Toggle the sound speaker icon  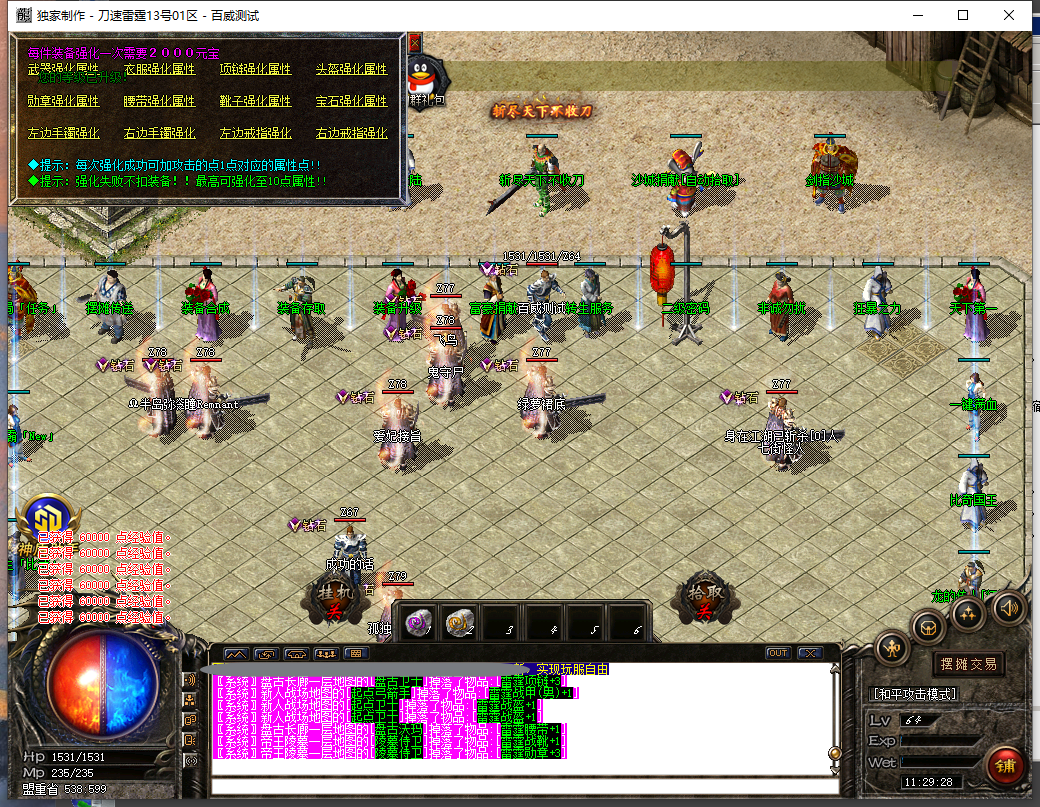pos(1008,607)
